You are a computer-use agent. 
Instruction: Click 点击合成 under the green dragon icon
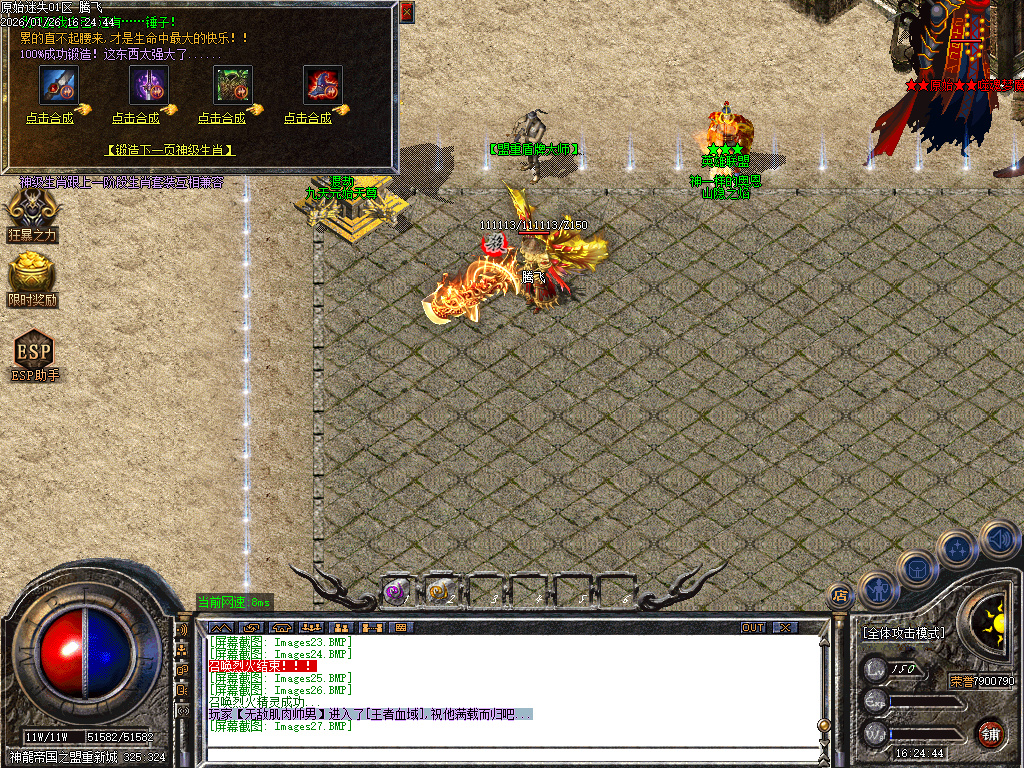tap(222, 118)
